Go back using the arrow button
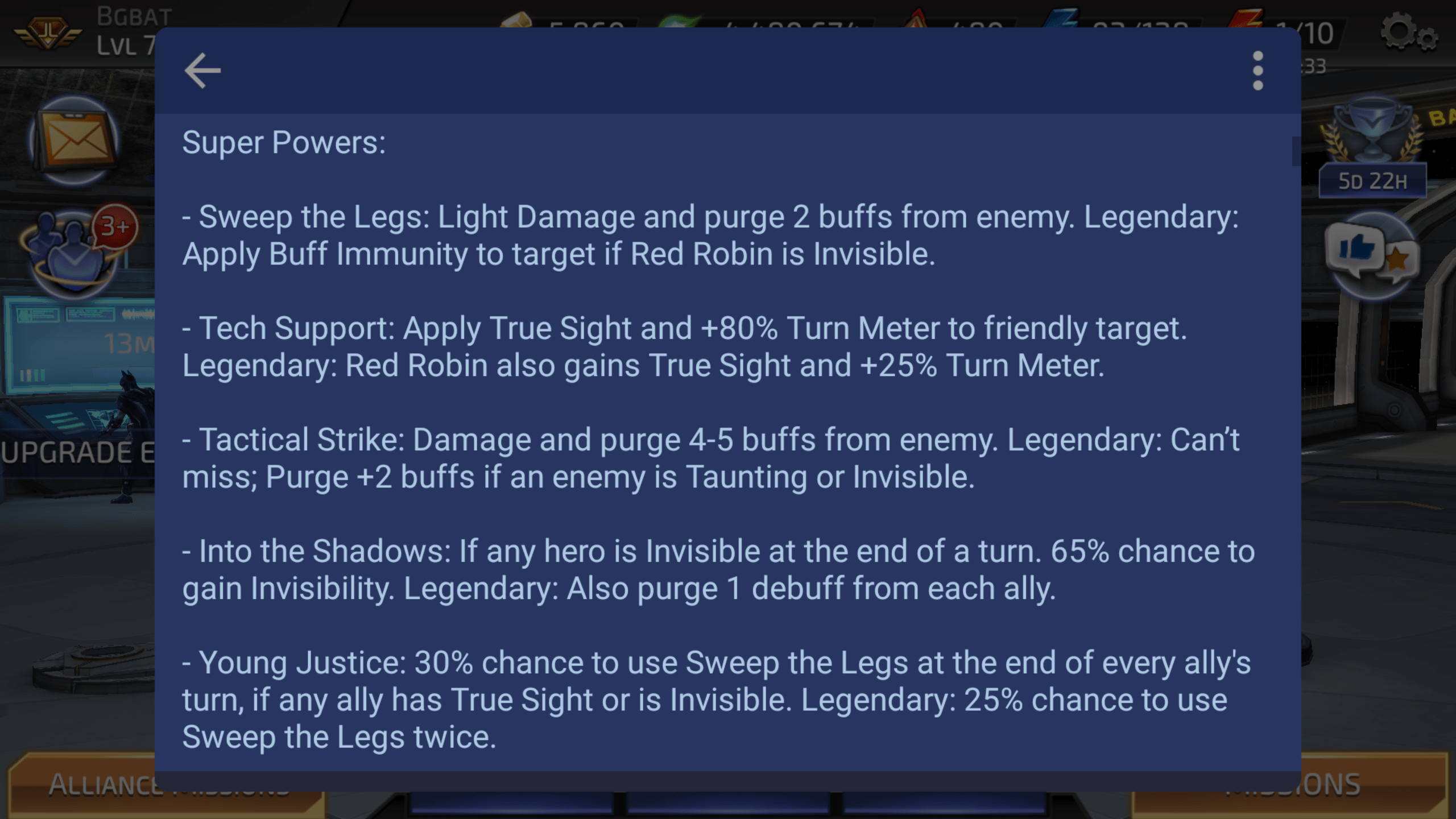This screenshot has width=1456, height=819. (x=202, y=70)
